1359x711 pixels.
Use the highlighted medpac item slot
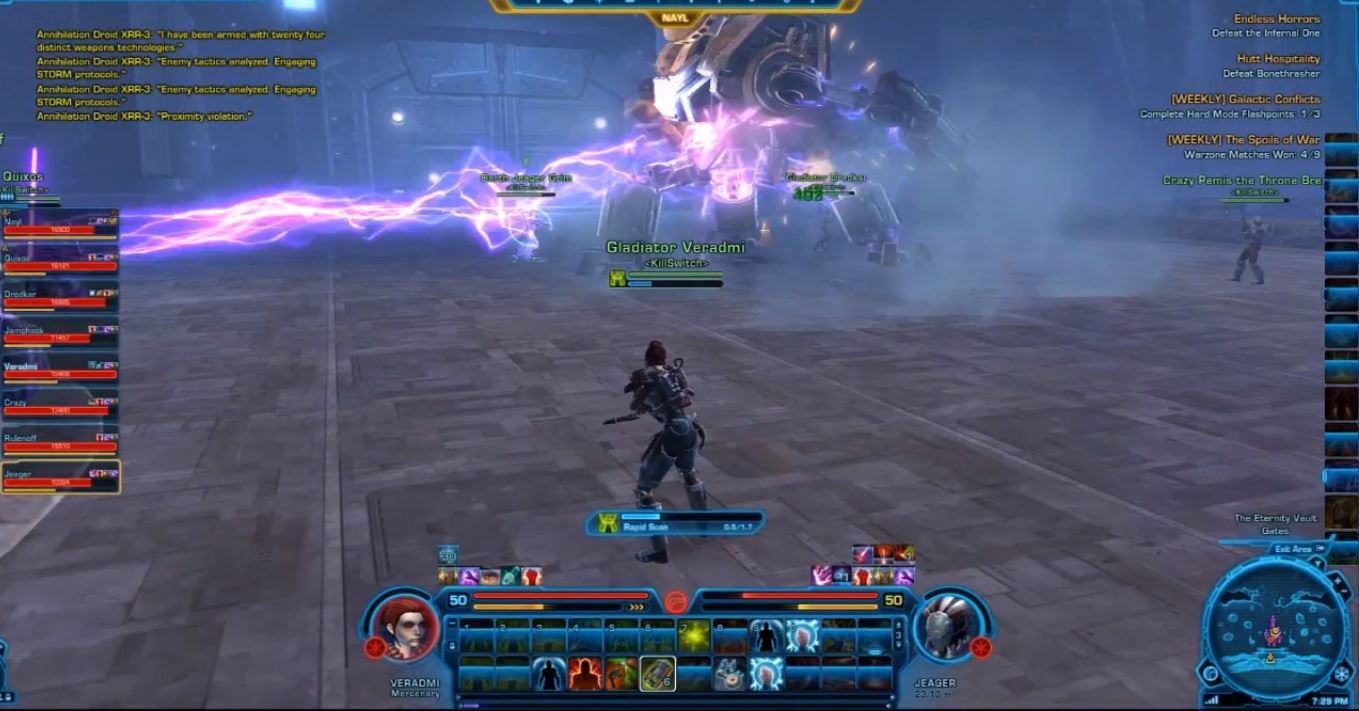(x=657, y=673)
